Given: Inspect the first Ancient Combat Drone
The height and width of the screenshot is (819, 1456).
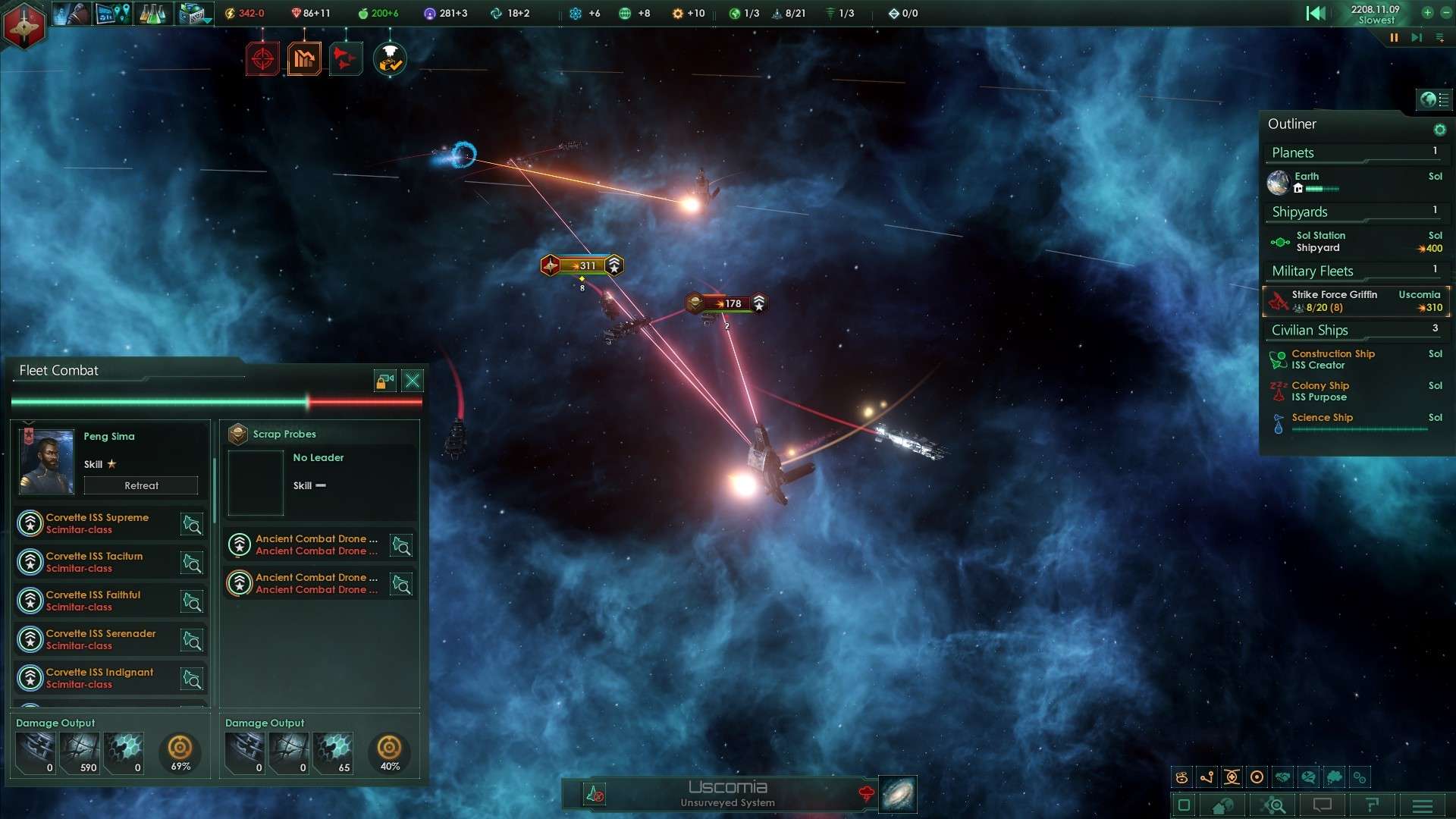Looking at the screenshot, I should coord(315,545).
